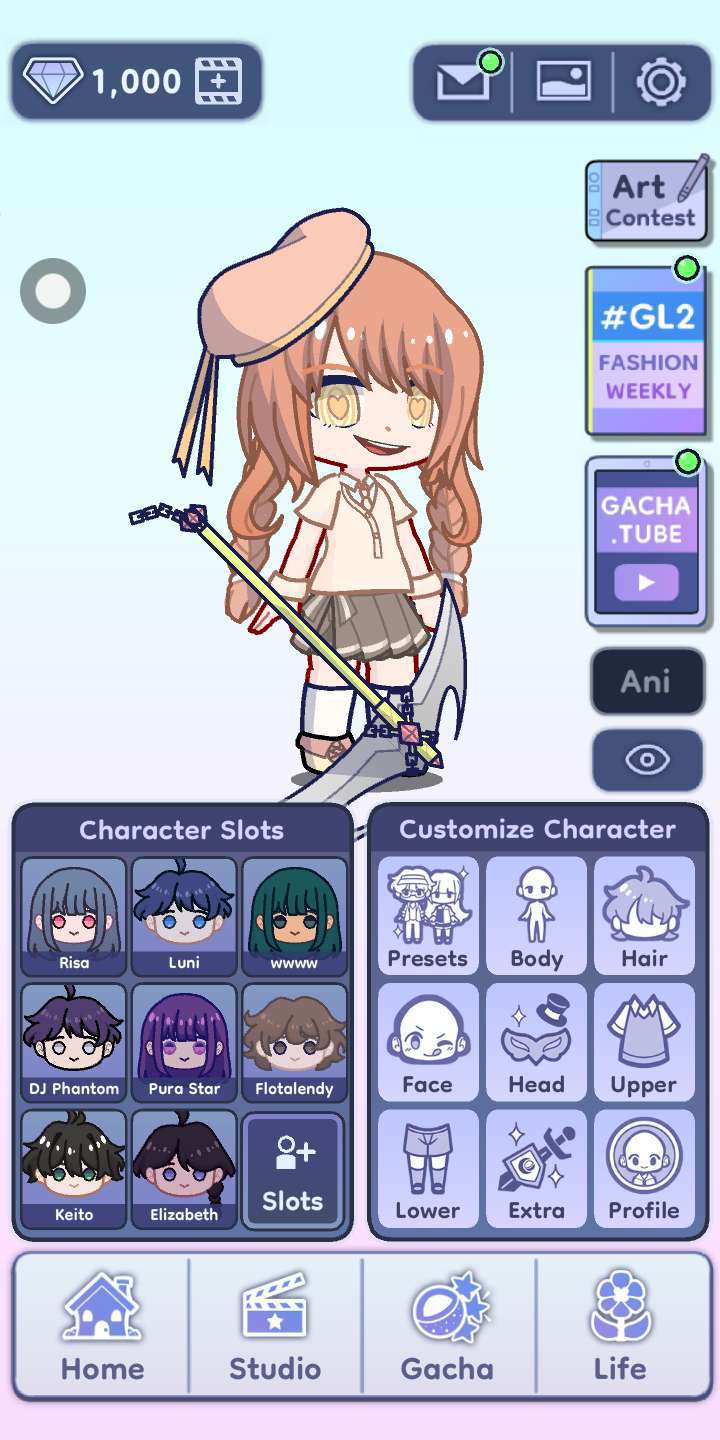Pick the Elizabeth character slot
The height and width of the screenshot is (1440, 720).
184,1168
